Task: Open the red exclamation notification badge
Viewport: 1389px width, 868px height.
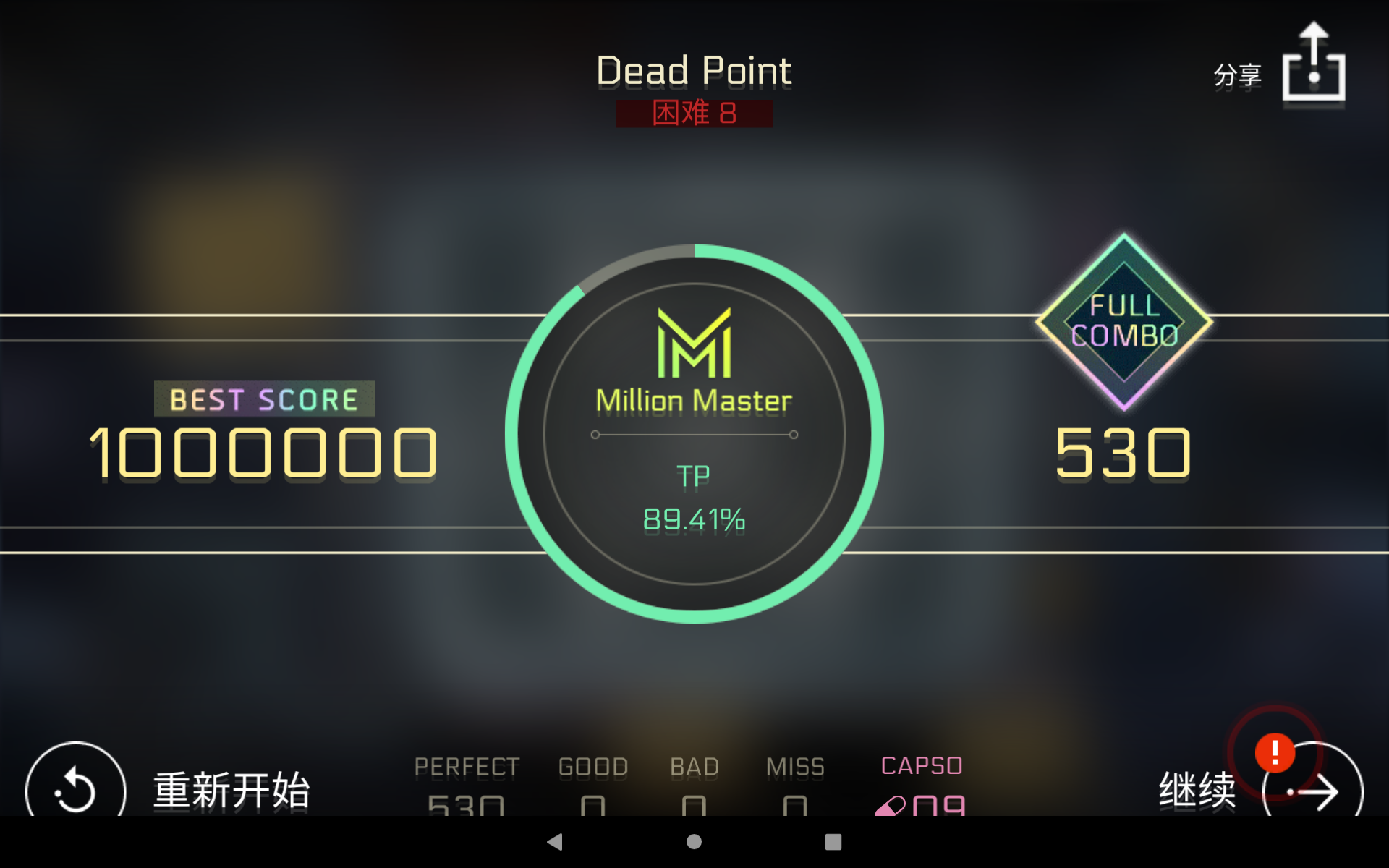Action: pyautogui.click(x=1275, y=754)
